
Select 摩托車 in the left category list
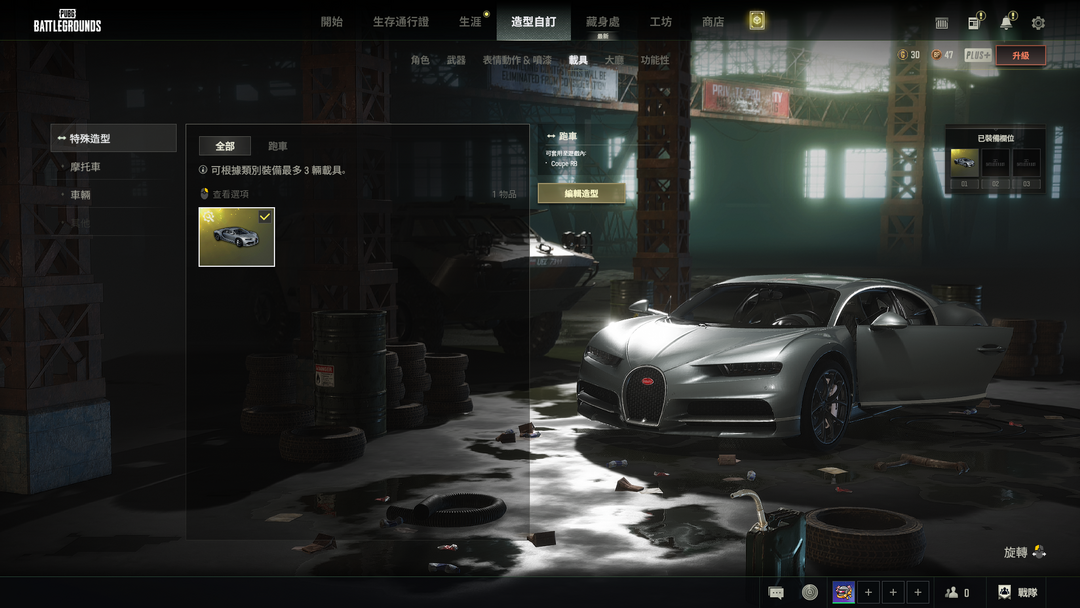85,167
